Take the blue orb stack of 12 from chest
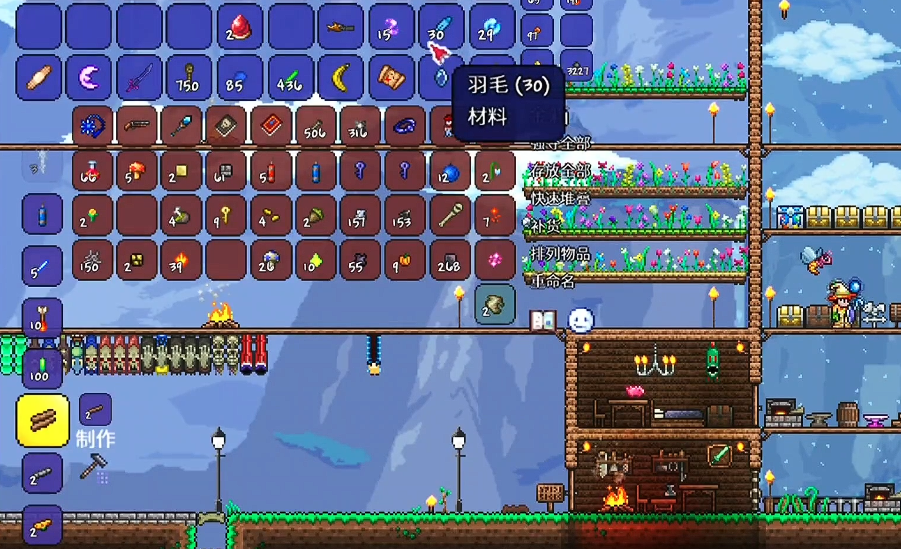 [x=449, y=171]
